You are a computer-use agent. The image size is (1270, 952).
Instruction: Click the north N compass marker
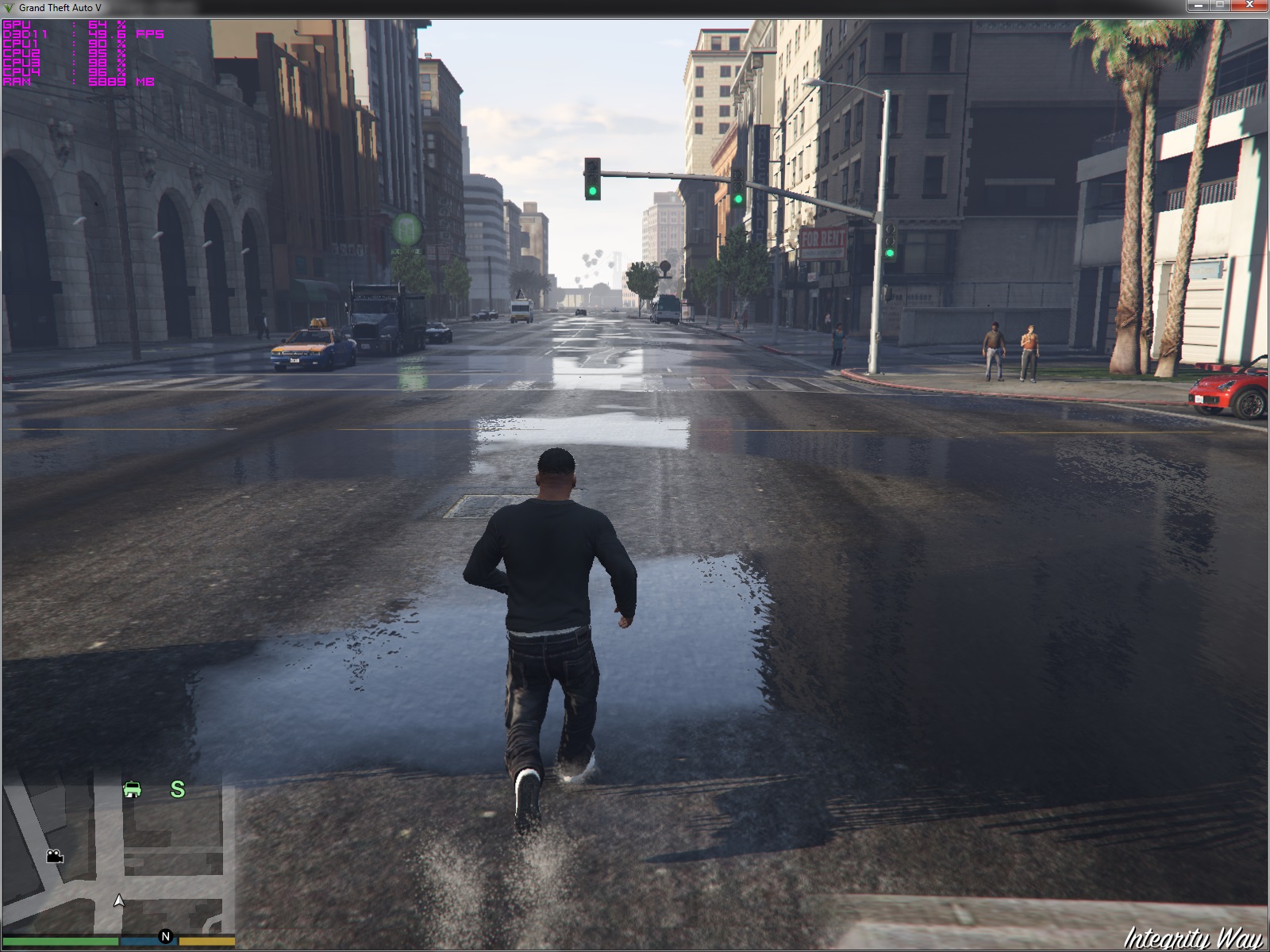(x=165, y=936)
